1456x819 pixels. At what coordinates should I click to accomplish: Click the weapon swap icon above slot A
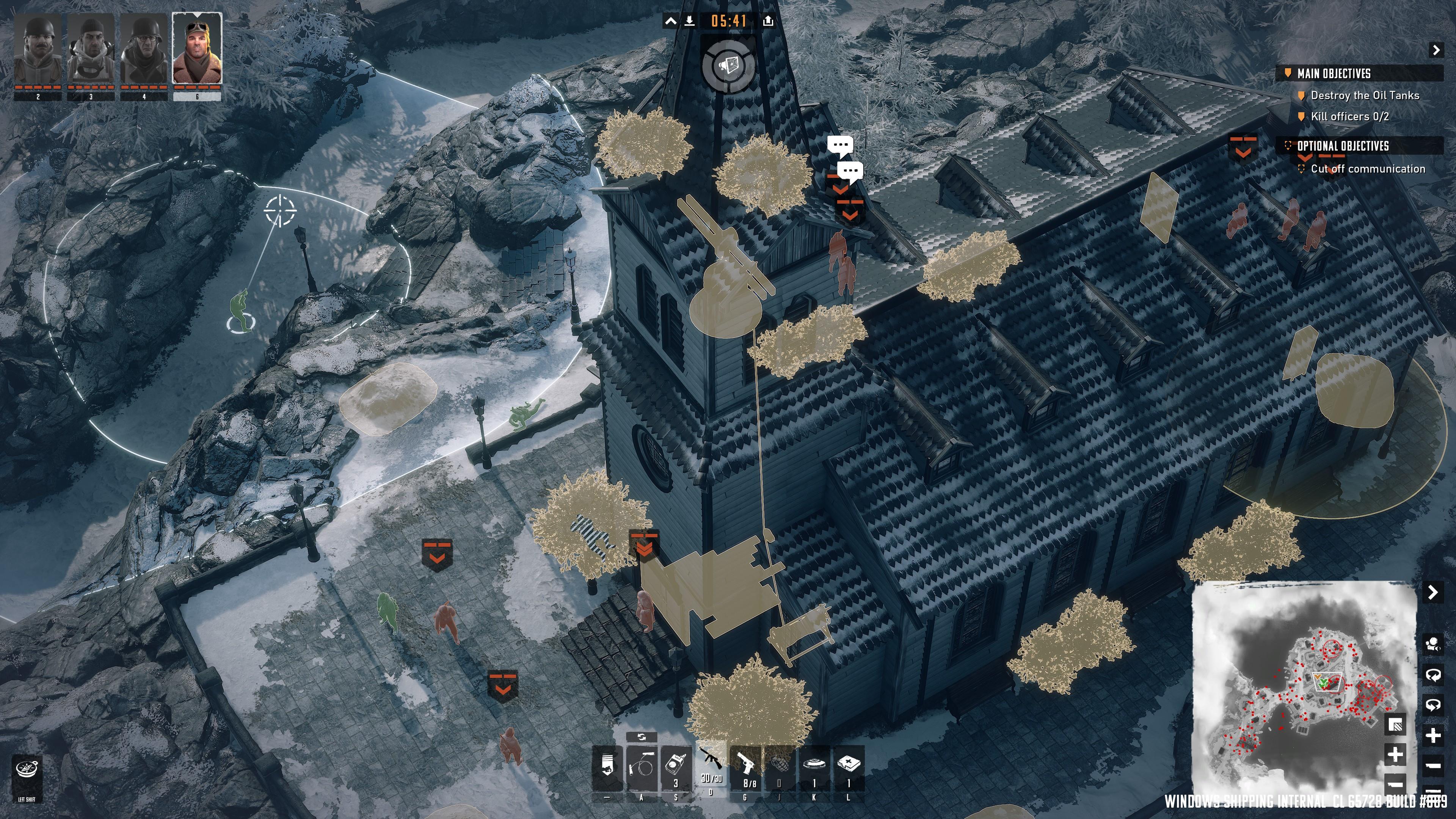tap(643, 737)
